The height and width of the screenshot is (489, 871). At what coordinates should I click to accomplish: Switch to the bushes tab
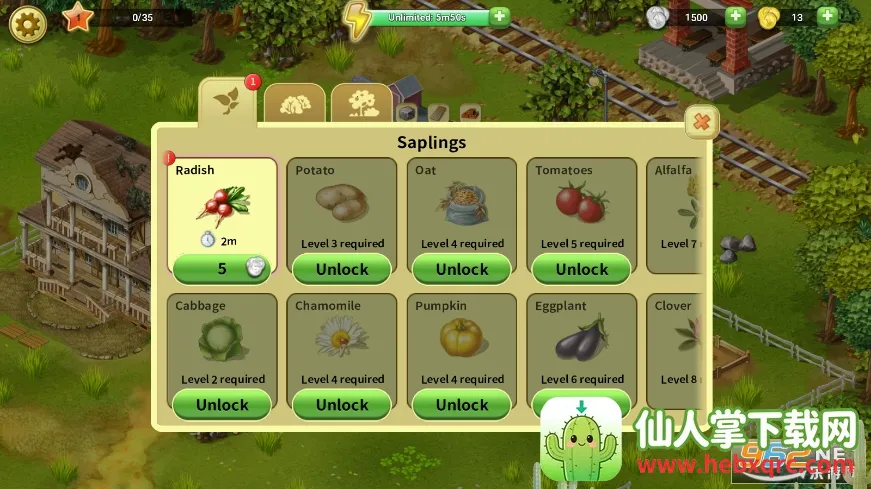click(x=294, y=103)
